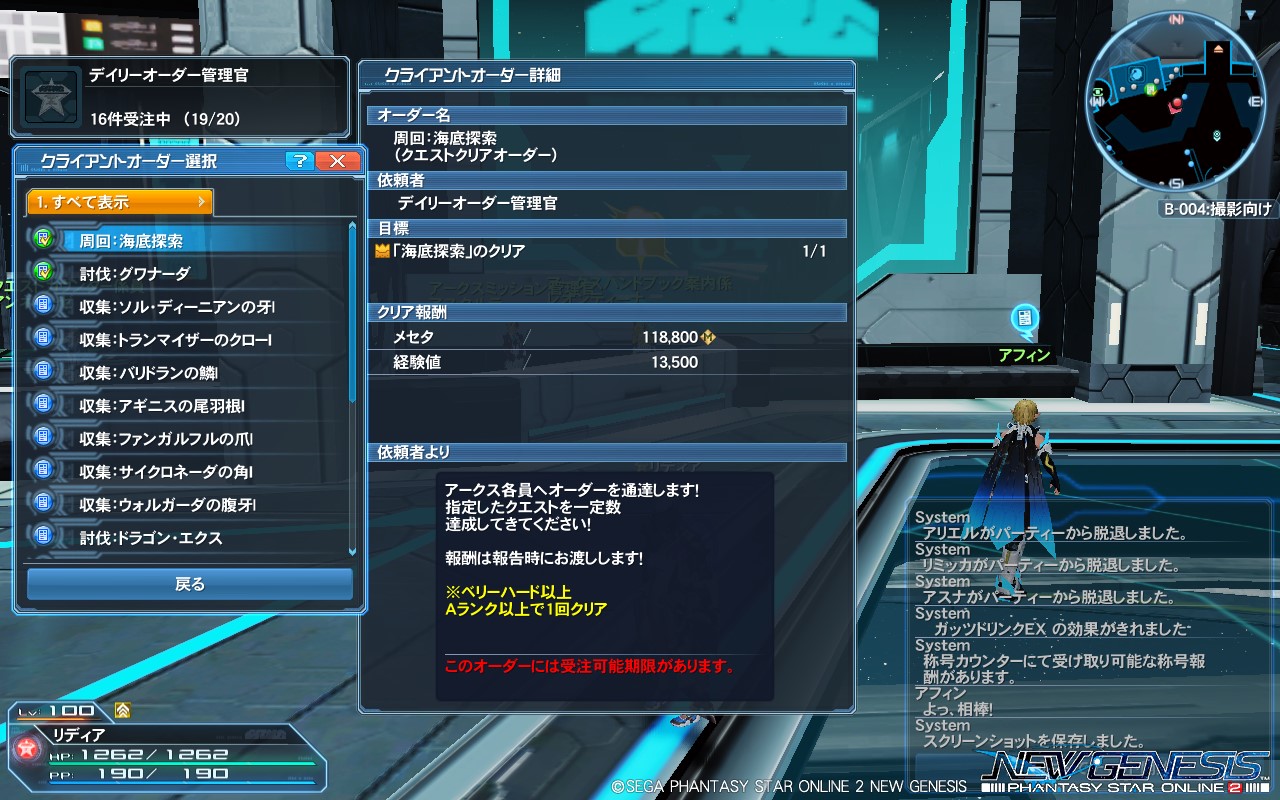Expand the orange arrow on the filter bar

tap(203, 201)
